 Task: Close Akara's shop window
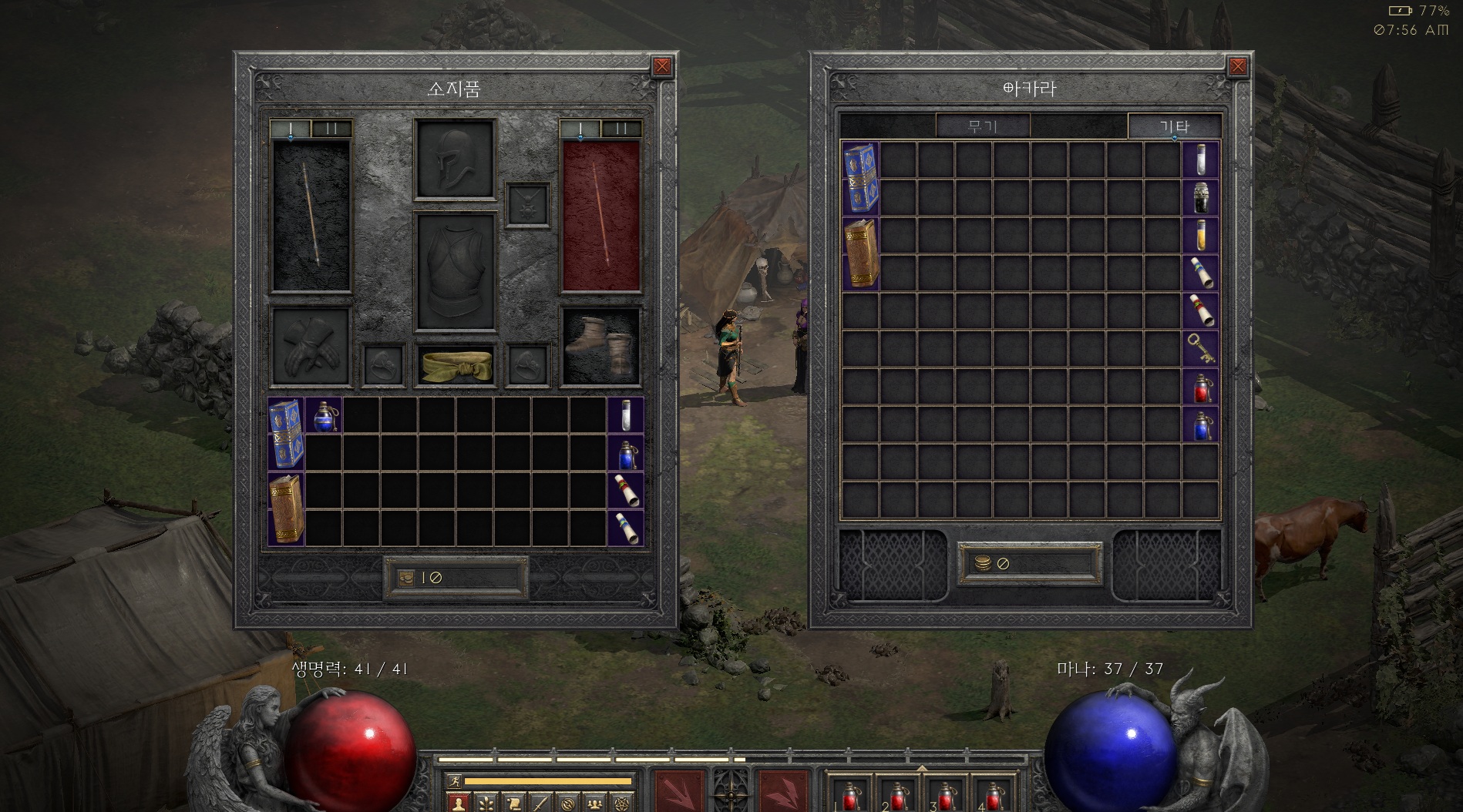1237,66
